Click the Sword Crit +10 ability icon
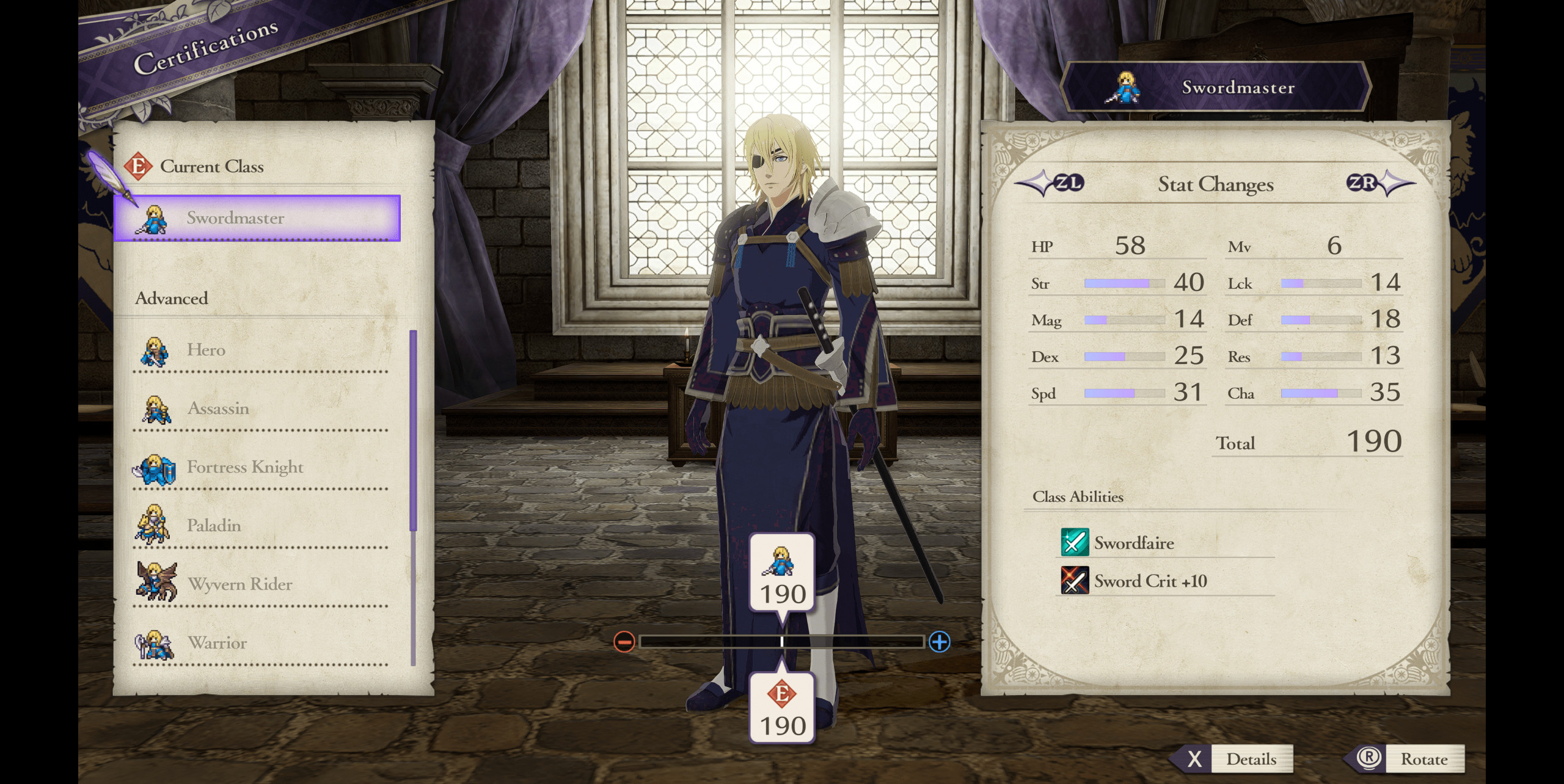Image resolution: width=1564 pixels, height=784 pixels. tap(1076, 581)
